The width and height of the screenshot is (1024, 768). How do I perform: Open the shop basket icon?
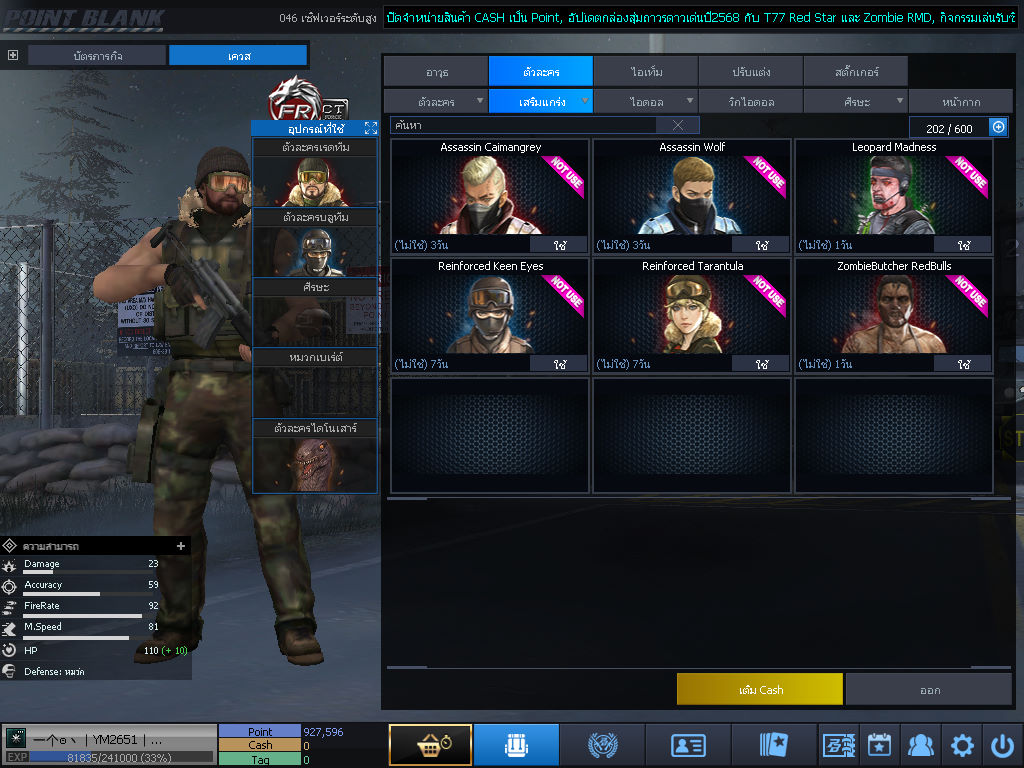point(430,745)
